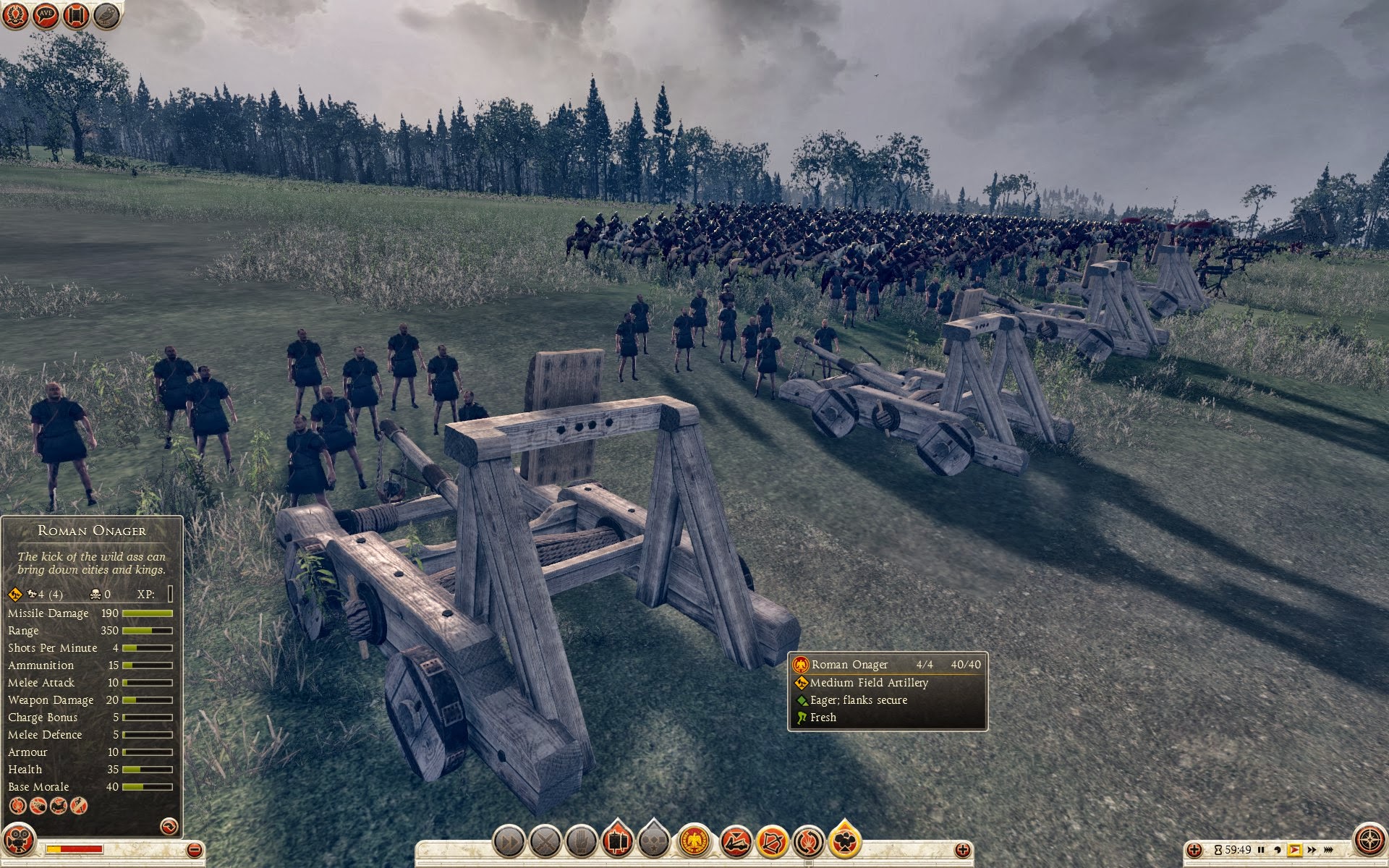
Task: Click the laurel wreath helmet icon
Action: click(x=15, y=15)
